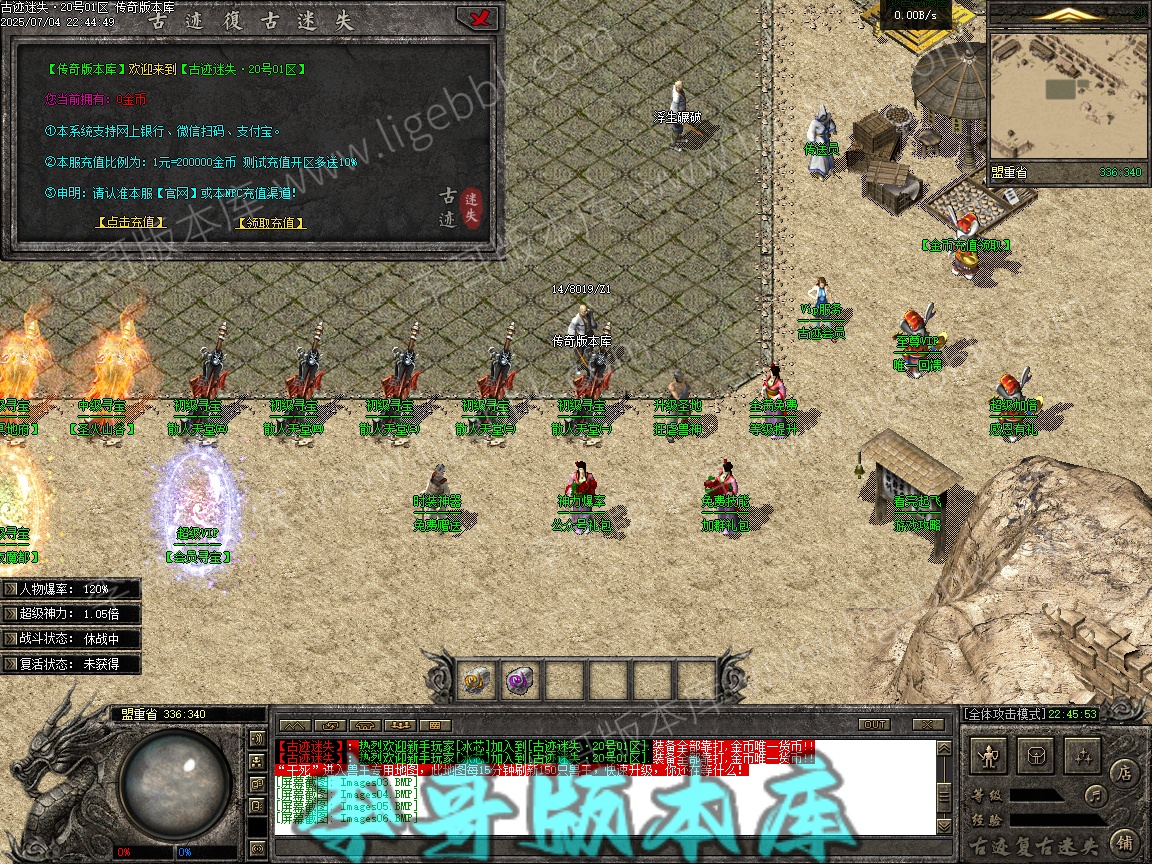Click the X button beside OUT
The image size is (1152, 864).
point(928,725)
